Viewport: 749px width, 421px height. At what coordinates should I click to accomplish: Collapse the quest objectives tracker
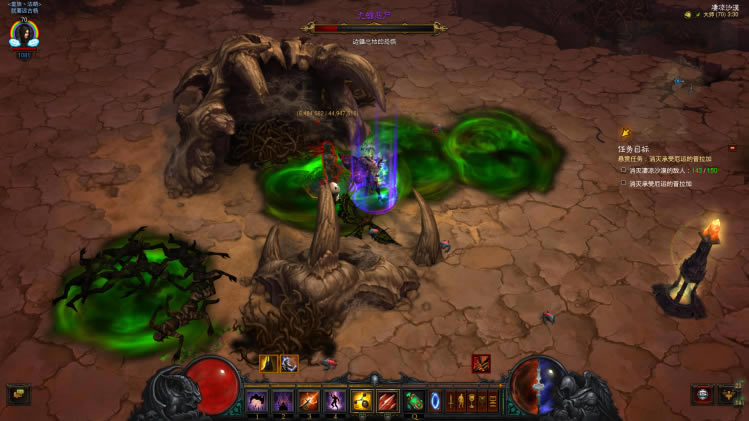point(731,148)
